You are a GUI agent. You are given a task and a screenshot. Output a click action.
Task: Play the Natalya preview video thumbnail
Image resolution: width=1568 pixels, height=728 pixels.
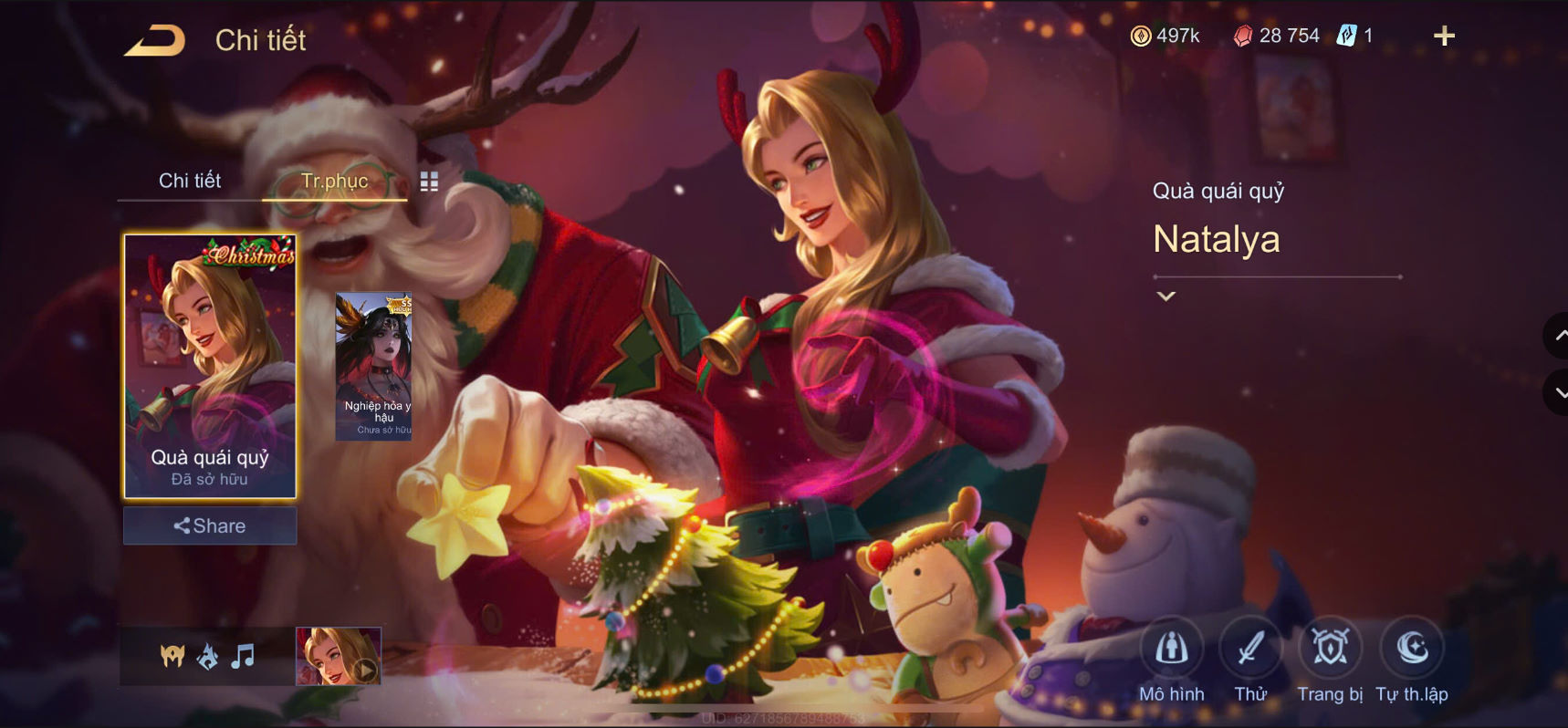click(x=337, y=653)
